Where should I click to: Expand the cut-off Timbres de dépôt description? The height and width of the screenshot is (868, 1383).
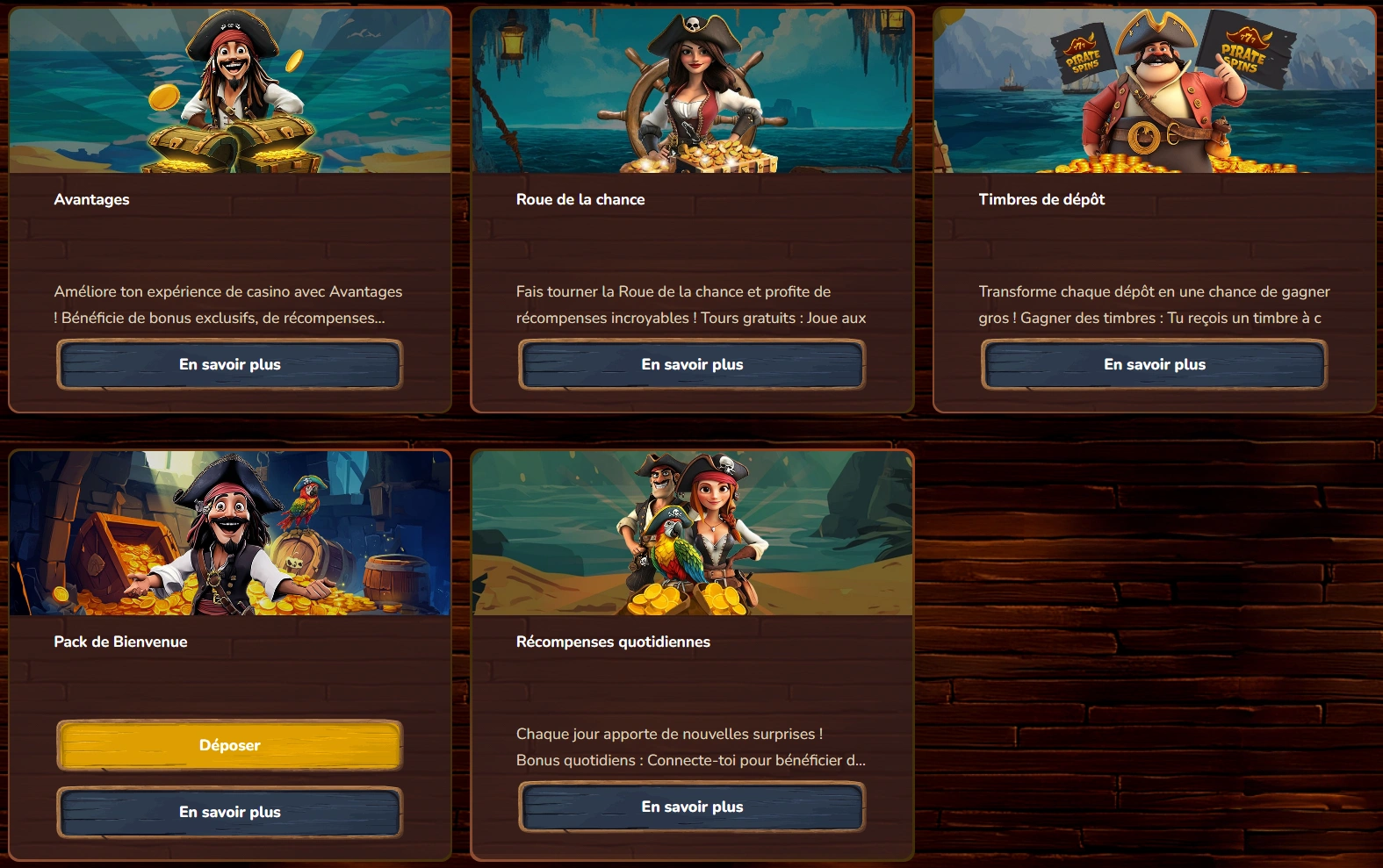coord(1153,304)
